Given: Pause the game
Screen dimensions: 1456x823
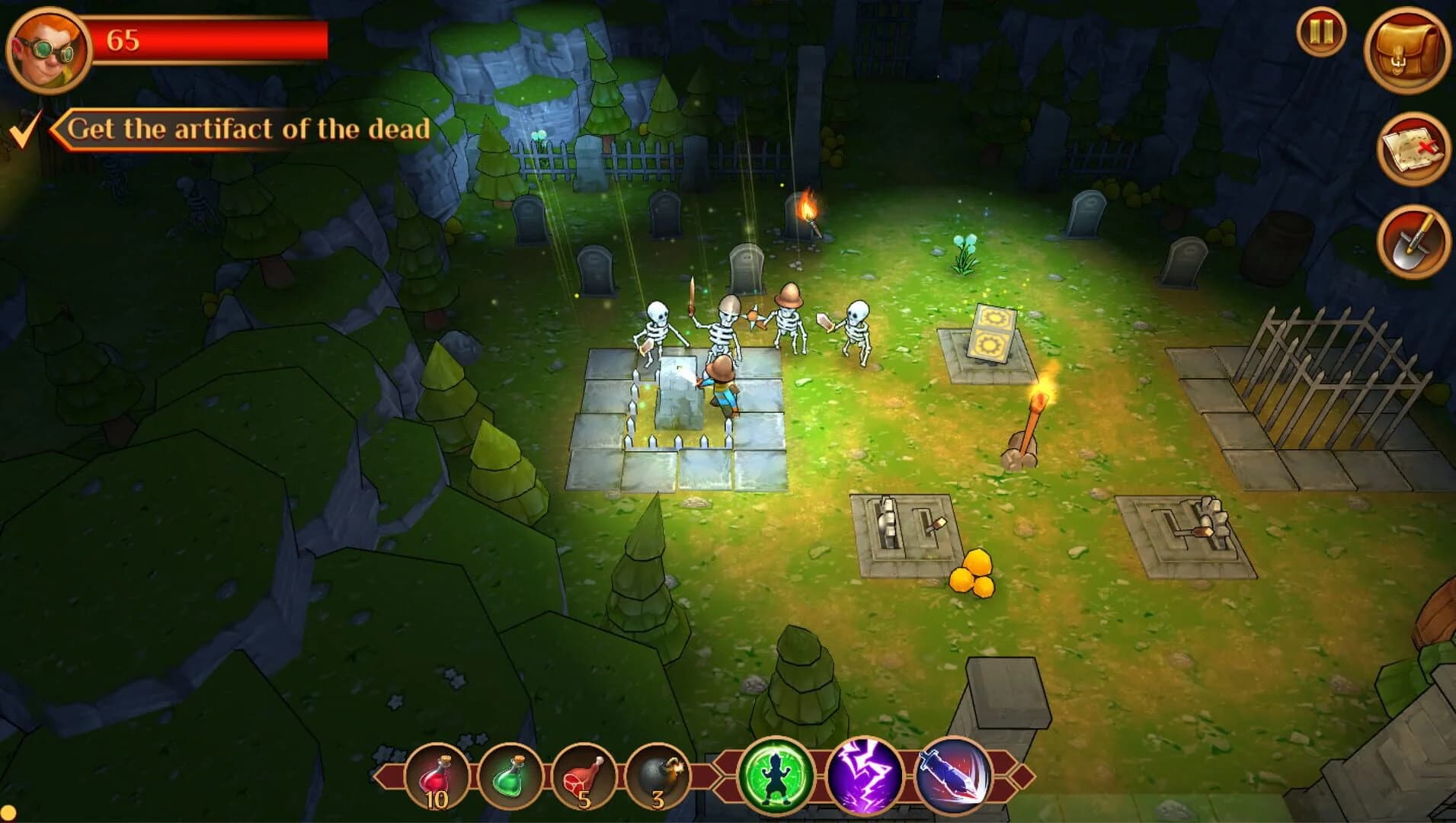Looking at the screenshot, I should click(x=1322, y=32).
